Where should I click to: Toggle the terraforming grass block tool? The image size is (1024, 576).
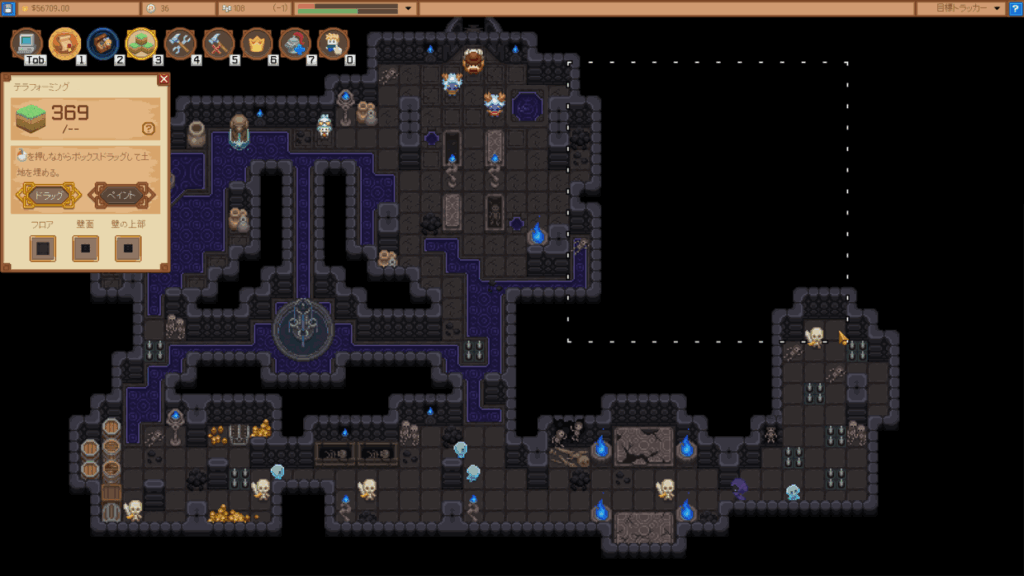[141, 43]
